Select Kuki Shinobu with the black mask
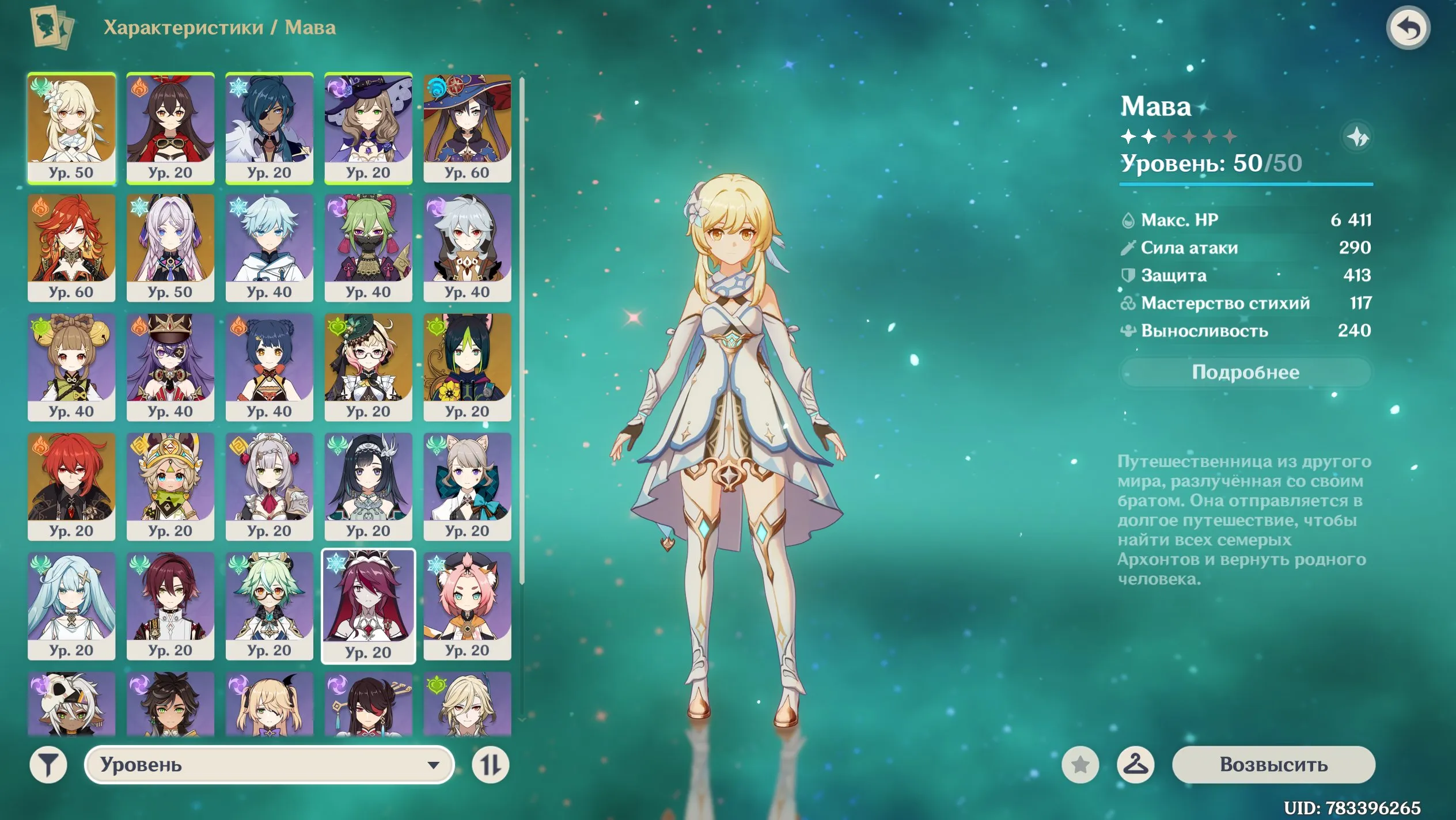This screenshot has width=1456, height=820. (369, 248)
